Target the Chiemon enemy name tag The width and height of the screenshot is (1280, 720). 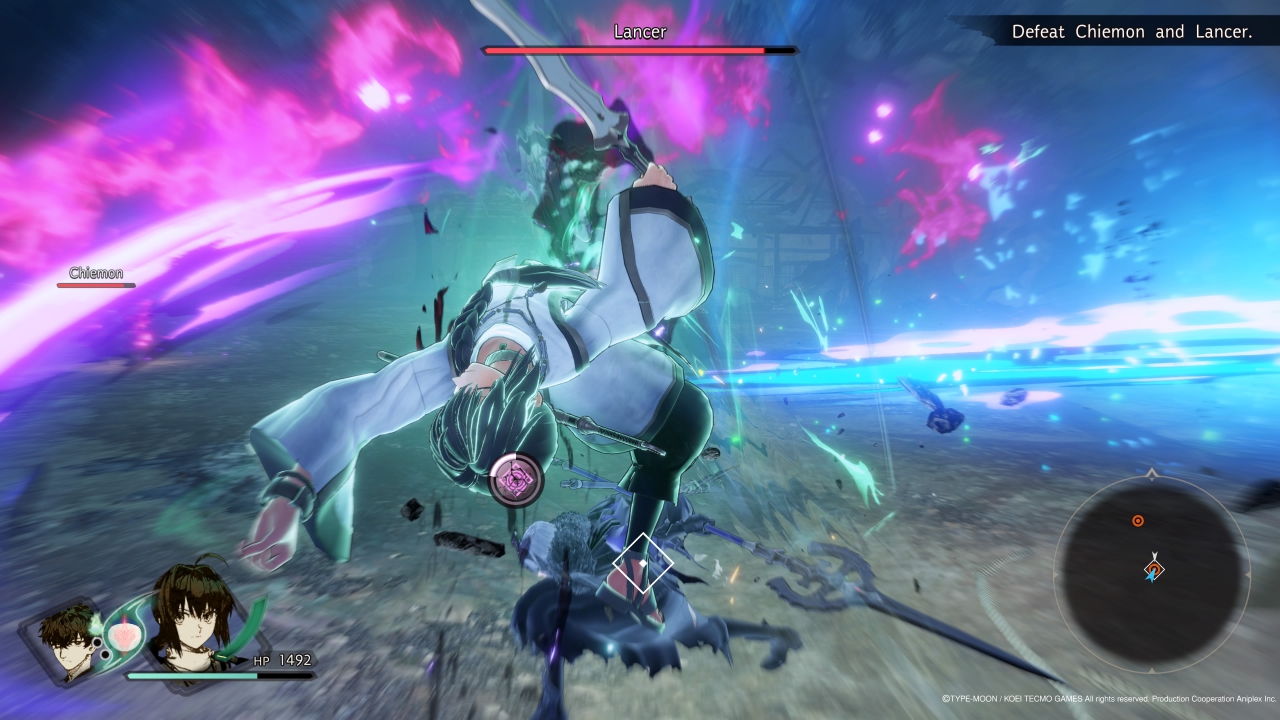click(x=96, y=273)
